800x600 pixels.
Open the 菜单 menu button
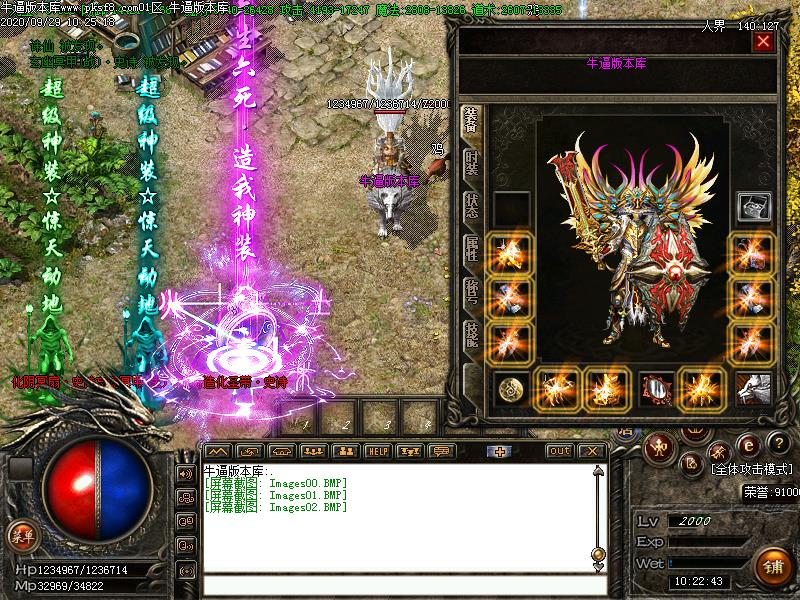21,534
